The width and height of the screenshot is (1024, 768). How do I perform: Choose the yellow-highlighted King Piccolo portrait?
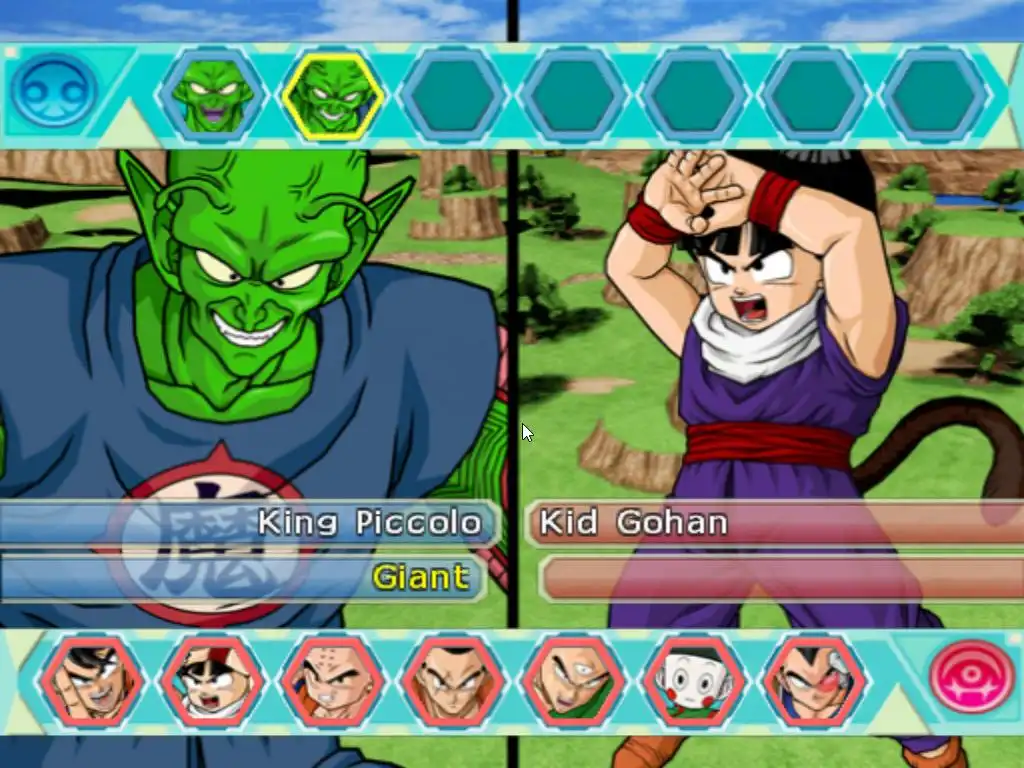pyautogui.click(x=332, y=96)
